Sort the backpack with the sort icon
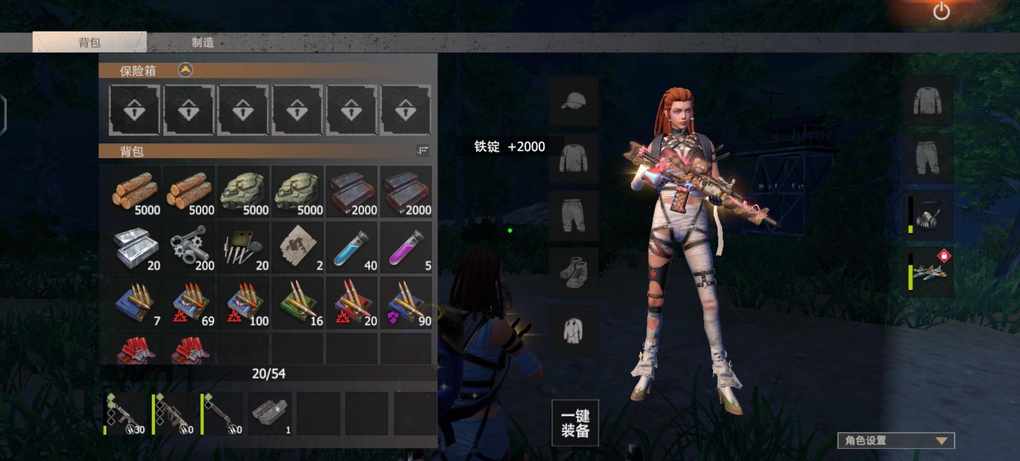Viewport: 1020px width, 461px height. tap(422, 150)
